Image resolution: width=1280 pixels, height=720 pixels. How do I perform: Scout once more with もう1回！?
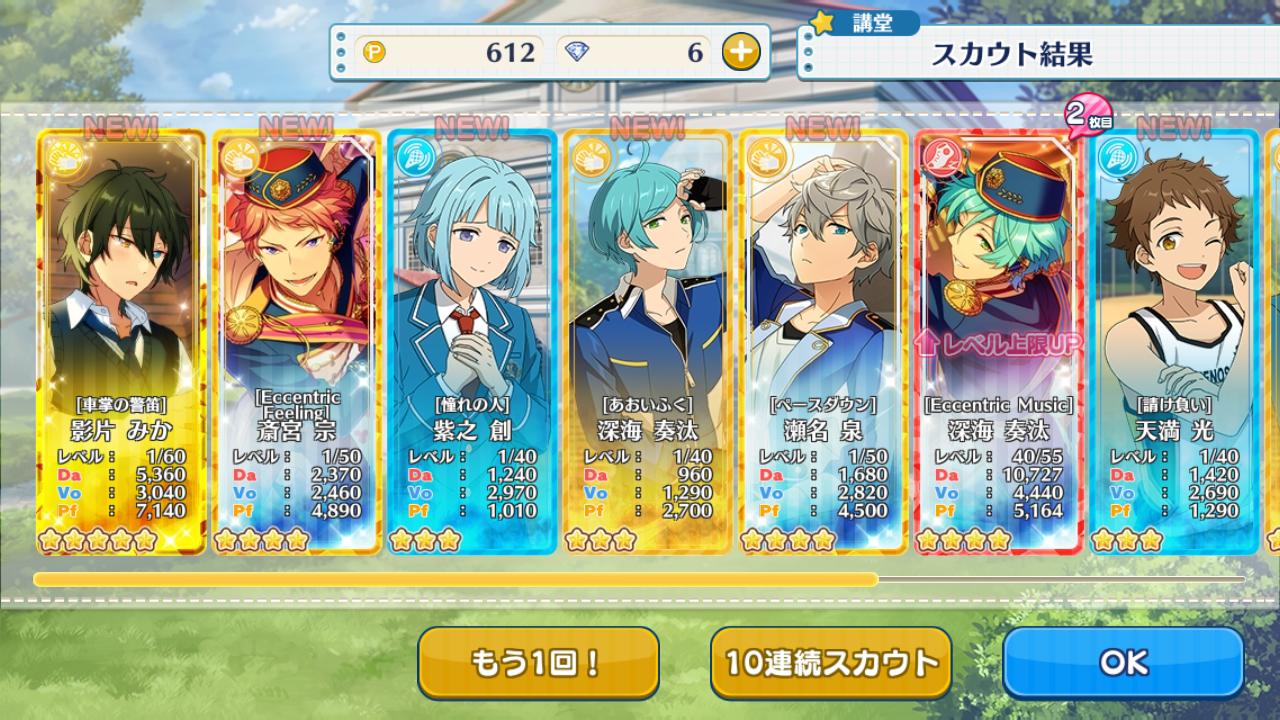point(538,662)
